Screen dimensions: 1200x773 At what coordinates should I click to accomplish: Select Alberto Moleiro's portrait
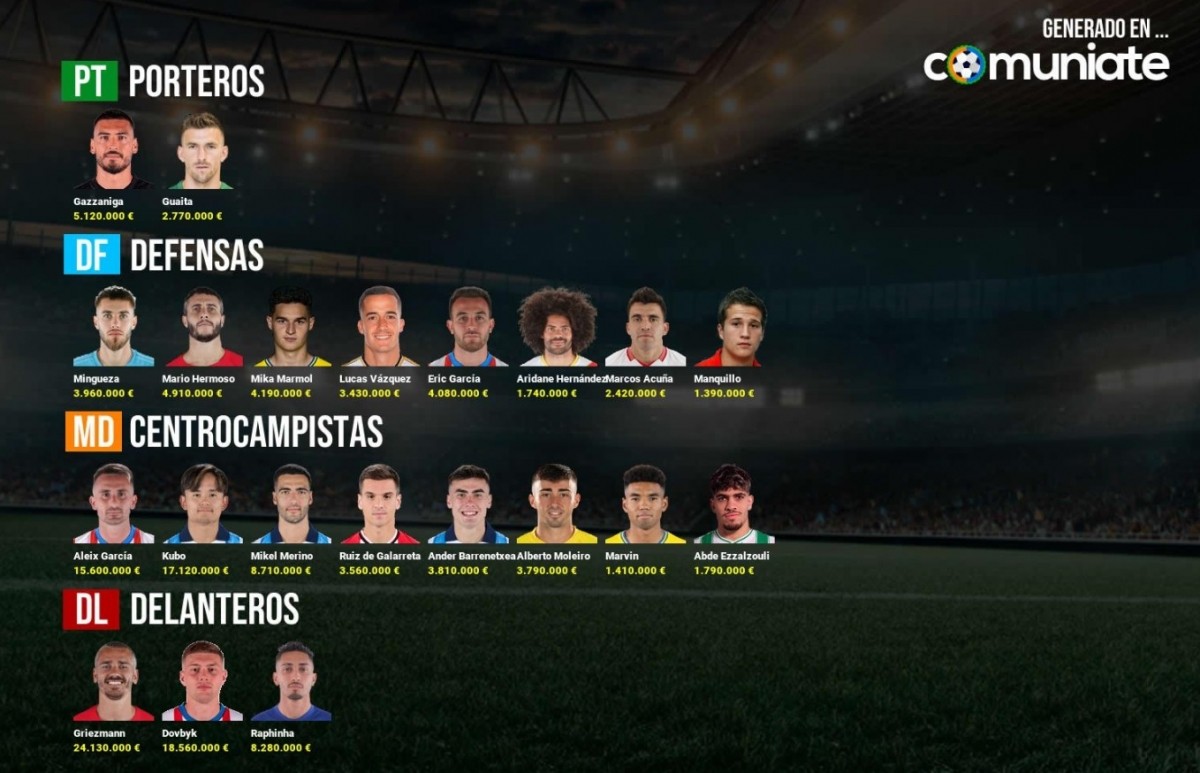point(556,504)
